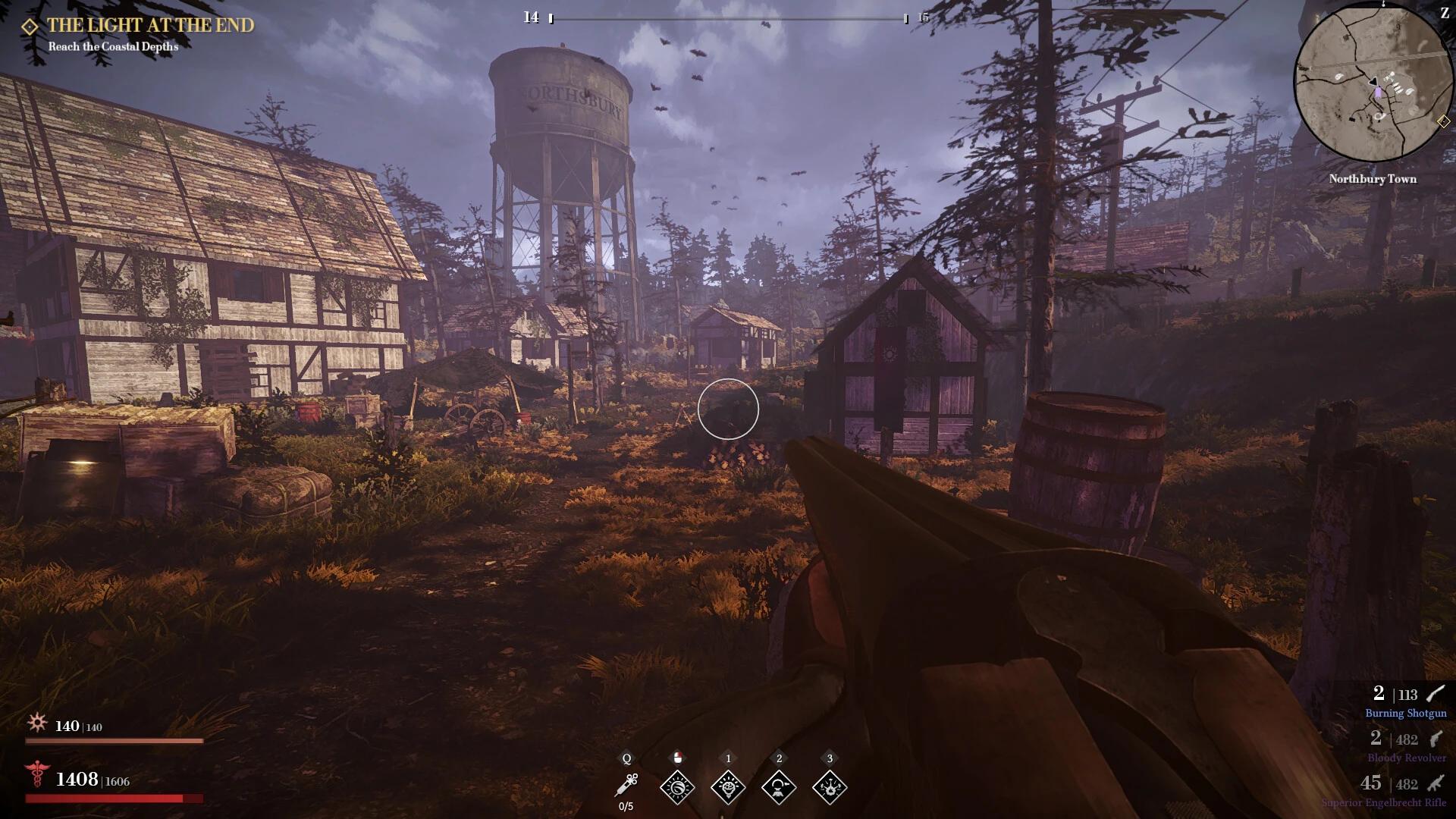Image resolution: width=1456 pixels, height=819 pixels.
Task: Click the progress bar between 14 and 15
Action: pos(728,18)
